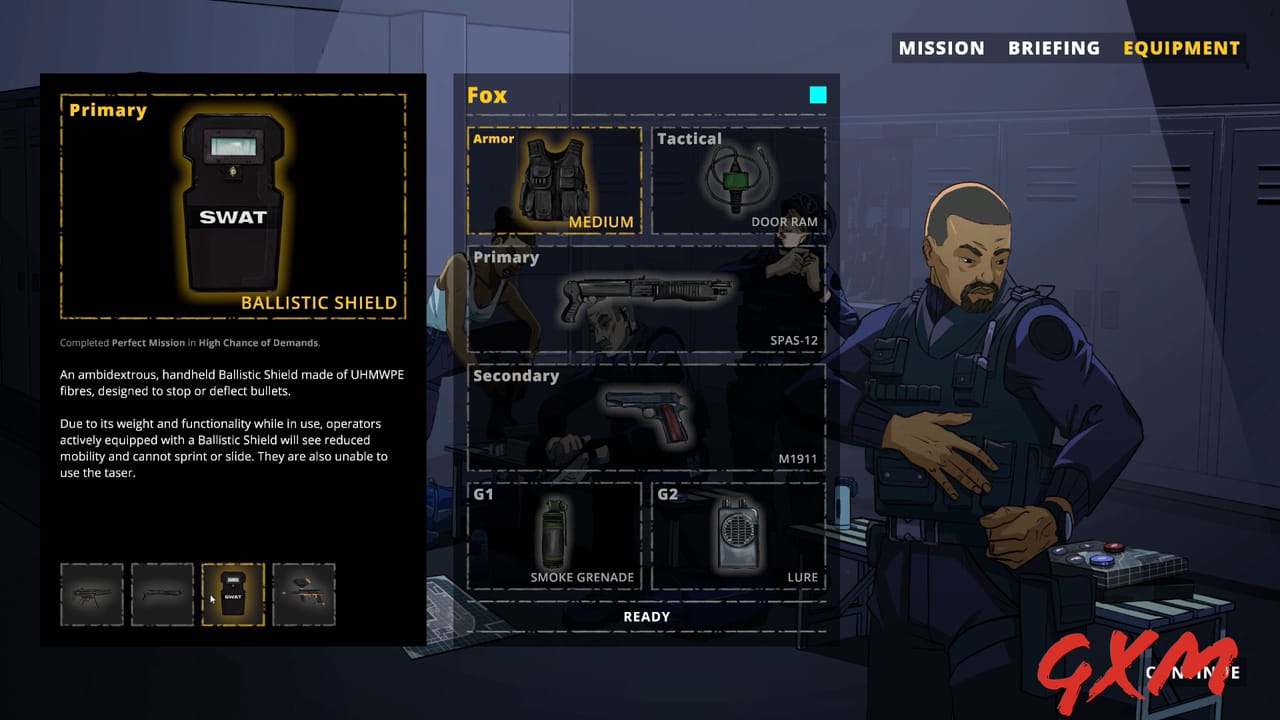Select the fourth weapon thumbnail in the strip
The height and width of the screenshot is (720, 1280).
(303, 595)
